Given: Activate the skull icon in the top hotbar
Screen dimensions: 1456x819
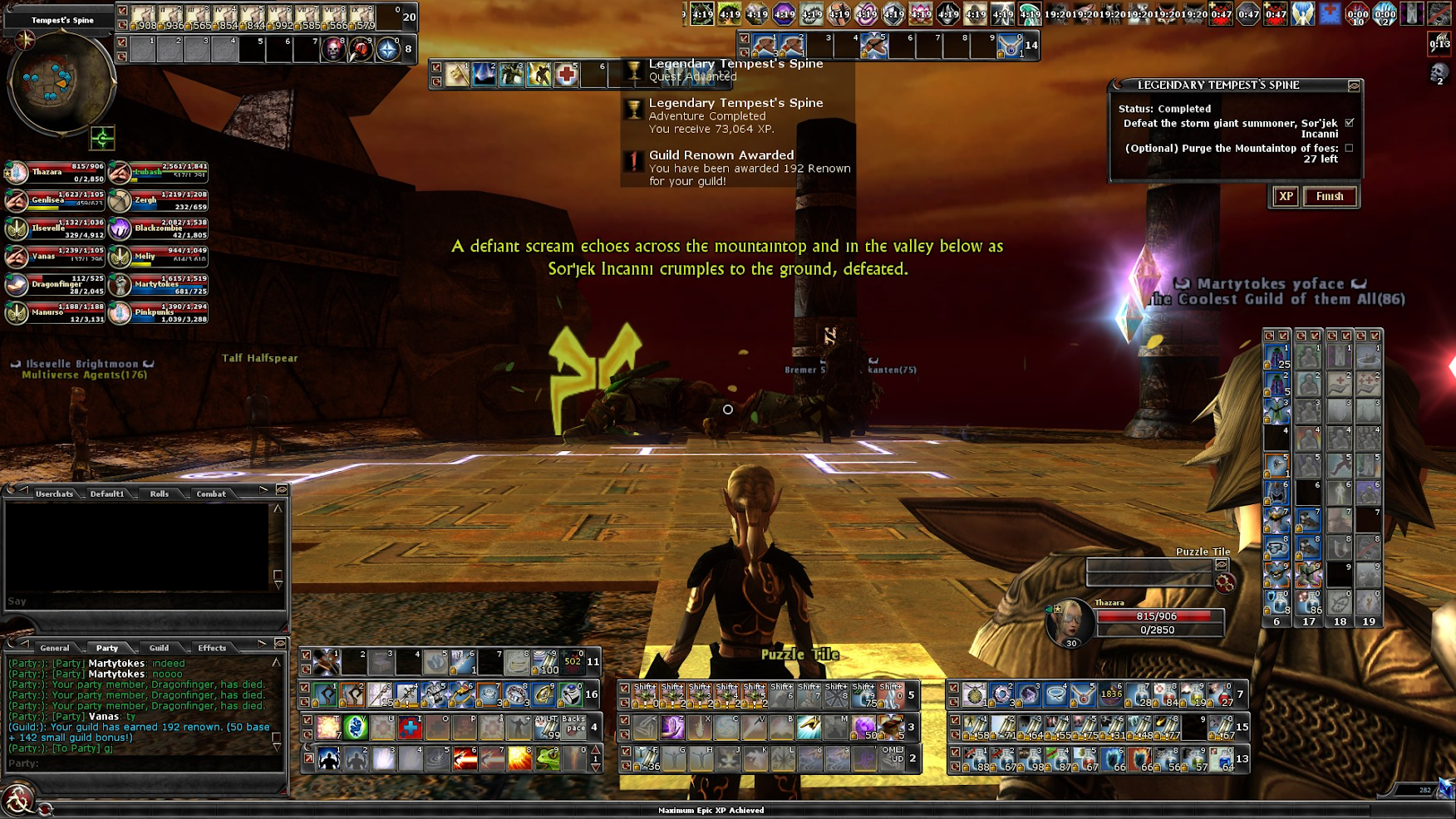Looking at the screenshot, I should point(334,50).
